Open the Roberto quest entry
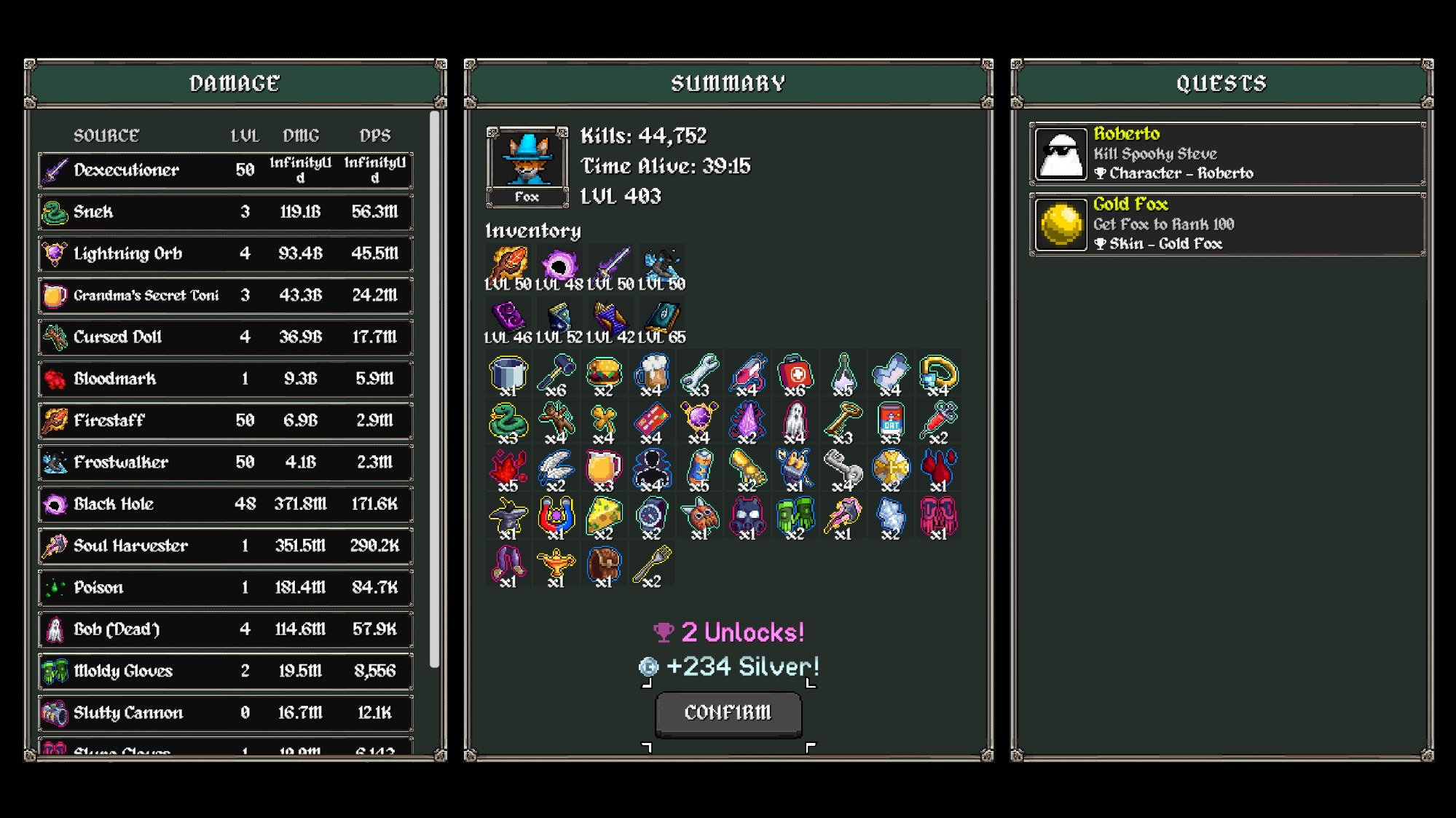1456x818 pixels. 1227,154
